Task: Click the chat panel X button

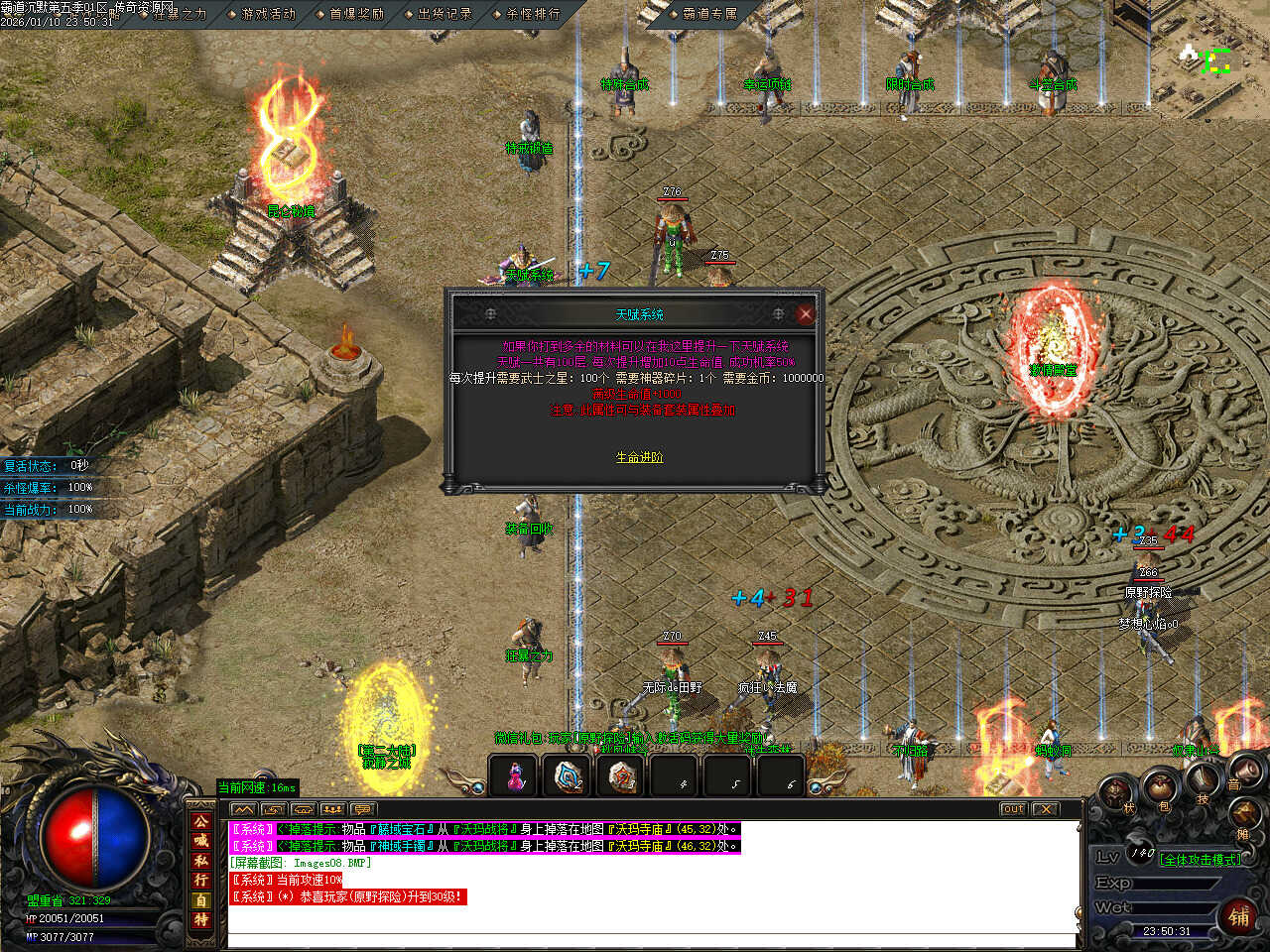Action: (x=1046, y=809)
